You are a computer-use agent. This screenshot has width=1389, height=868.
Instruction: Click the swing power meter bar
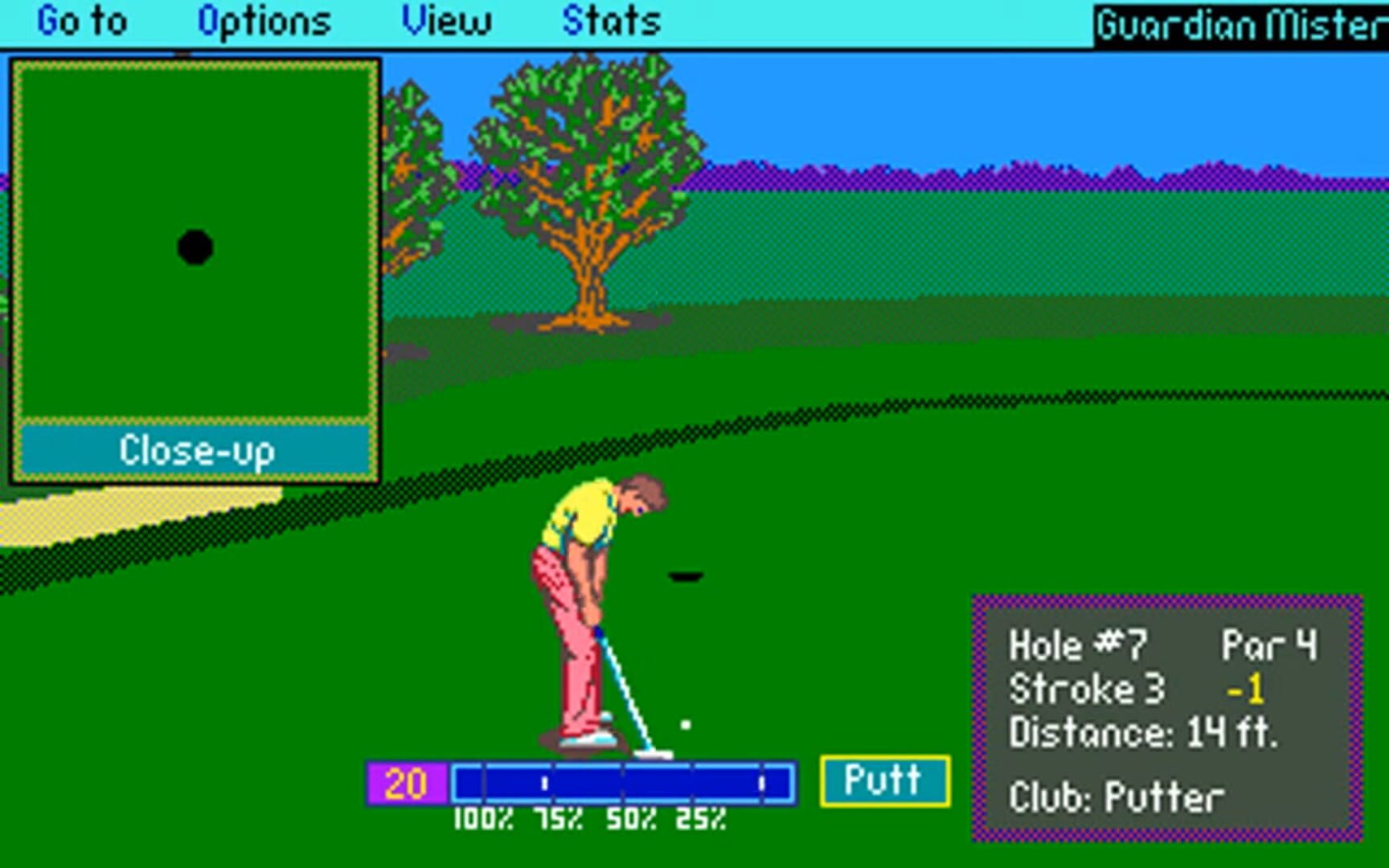(623, 780)
